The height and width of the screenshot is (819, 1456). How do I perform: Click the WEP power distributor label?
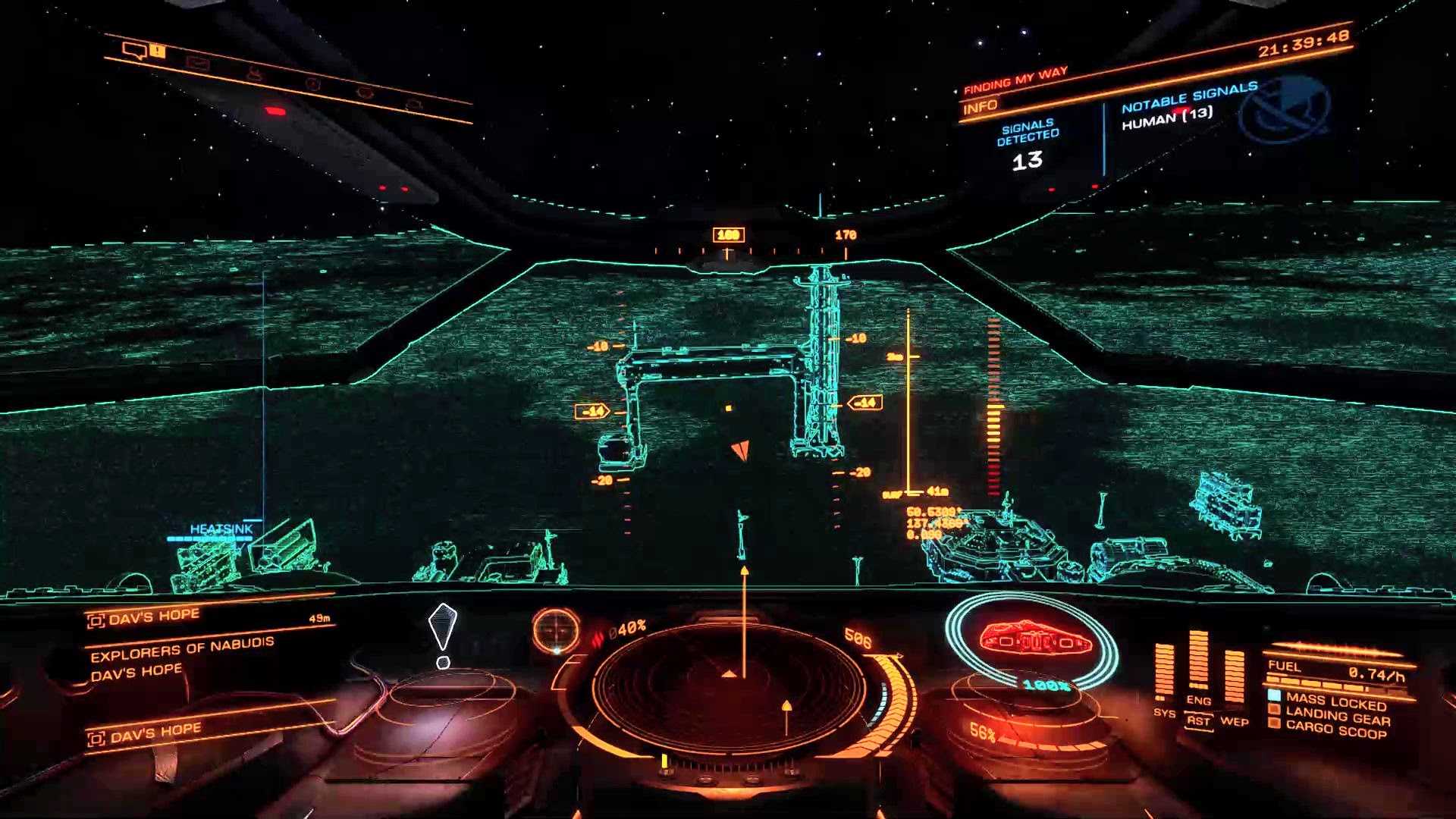[x=1234, y=721]
